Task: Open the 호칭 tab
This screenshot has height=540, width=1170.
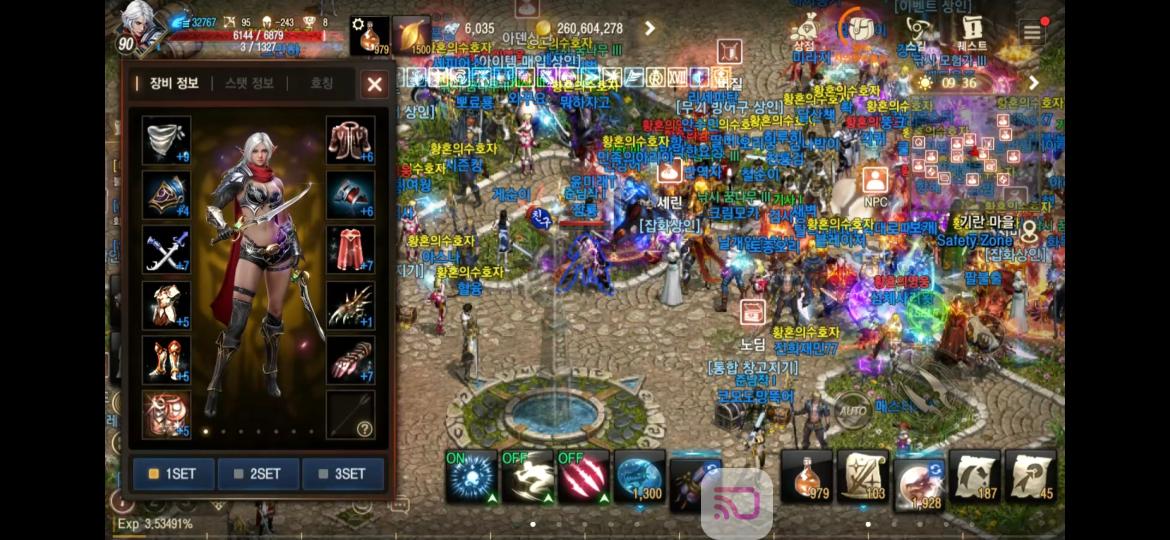Action: click(x=321, y=84)
